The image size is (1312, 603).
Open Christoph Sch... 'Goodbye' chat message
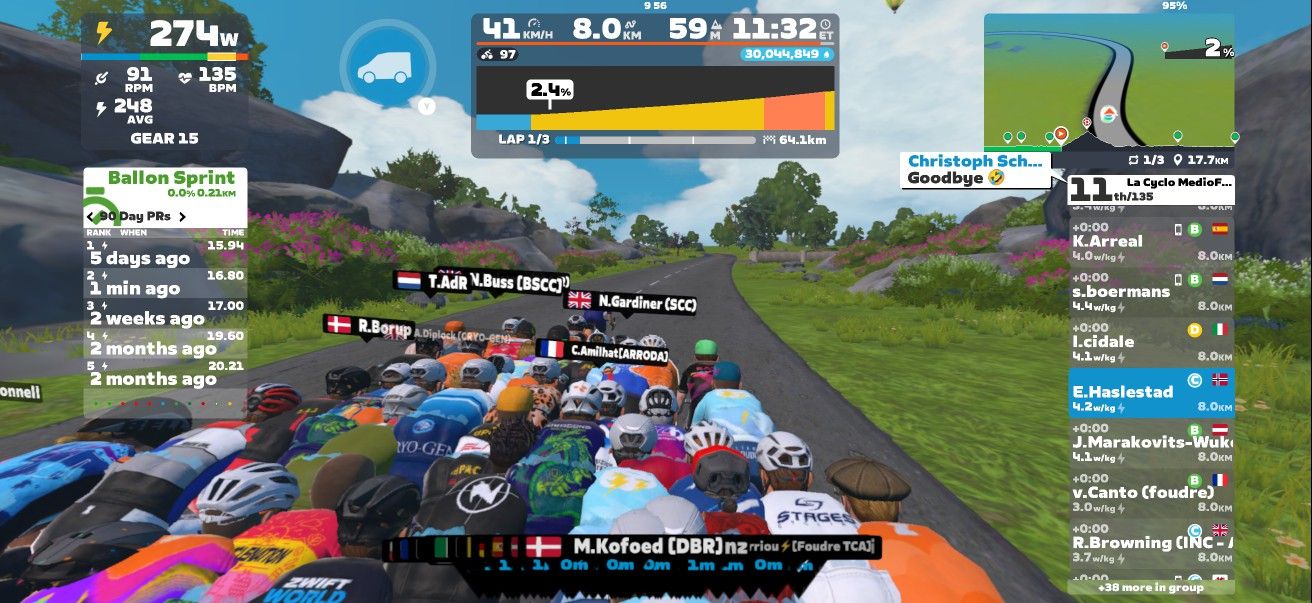[x=975, y=170]
